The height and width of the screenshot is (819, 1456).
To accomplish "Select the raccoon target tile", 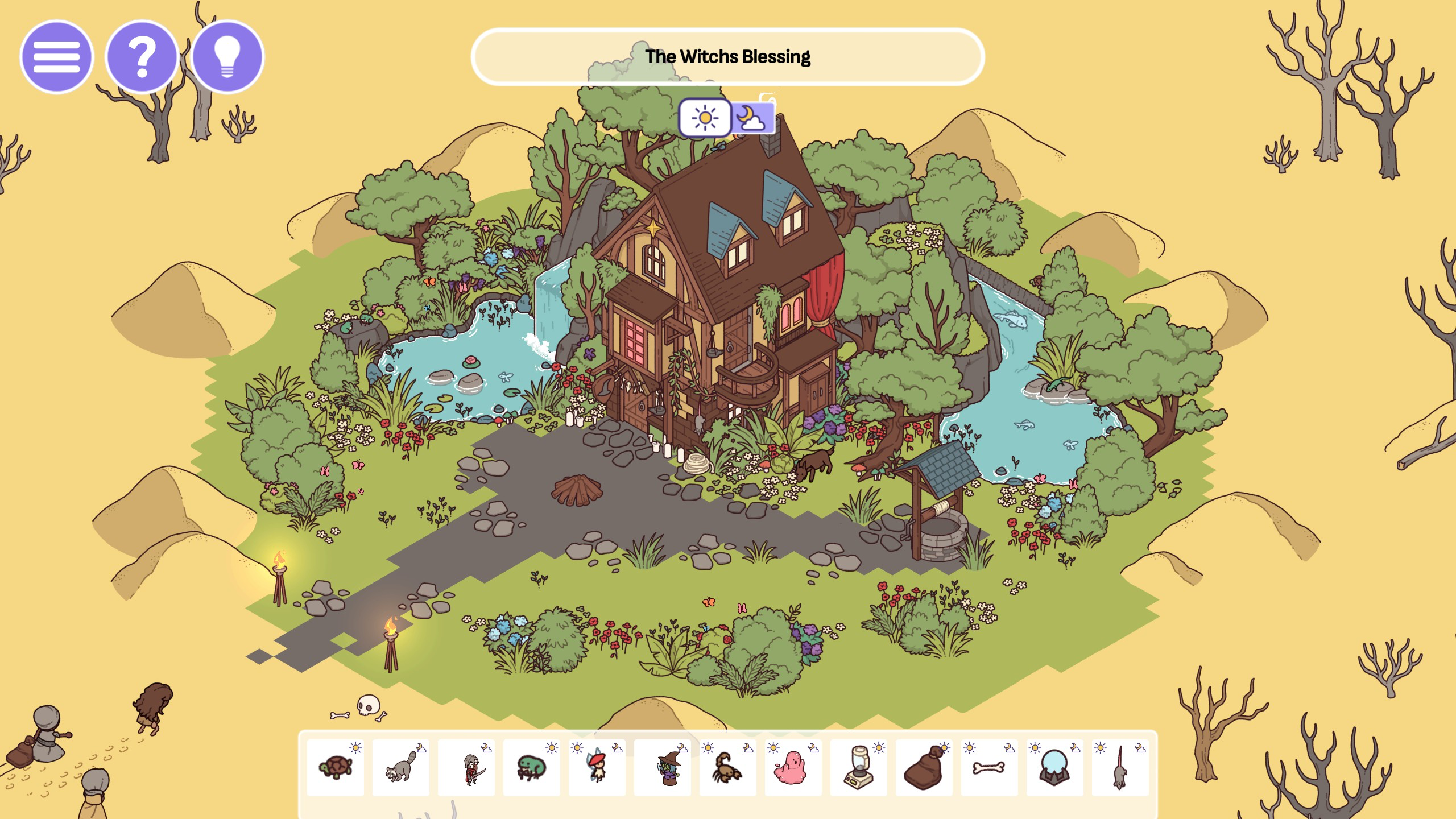I will (x=401, y=767).
